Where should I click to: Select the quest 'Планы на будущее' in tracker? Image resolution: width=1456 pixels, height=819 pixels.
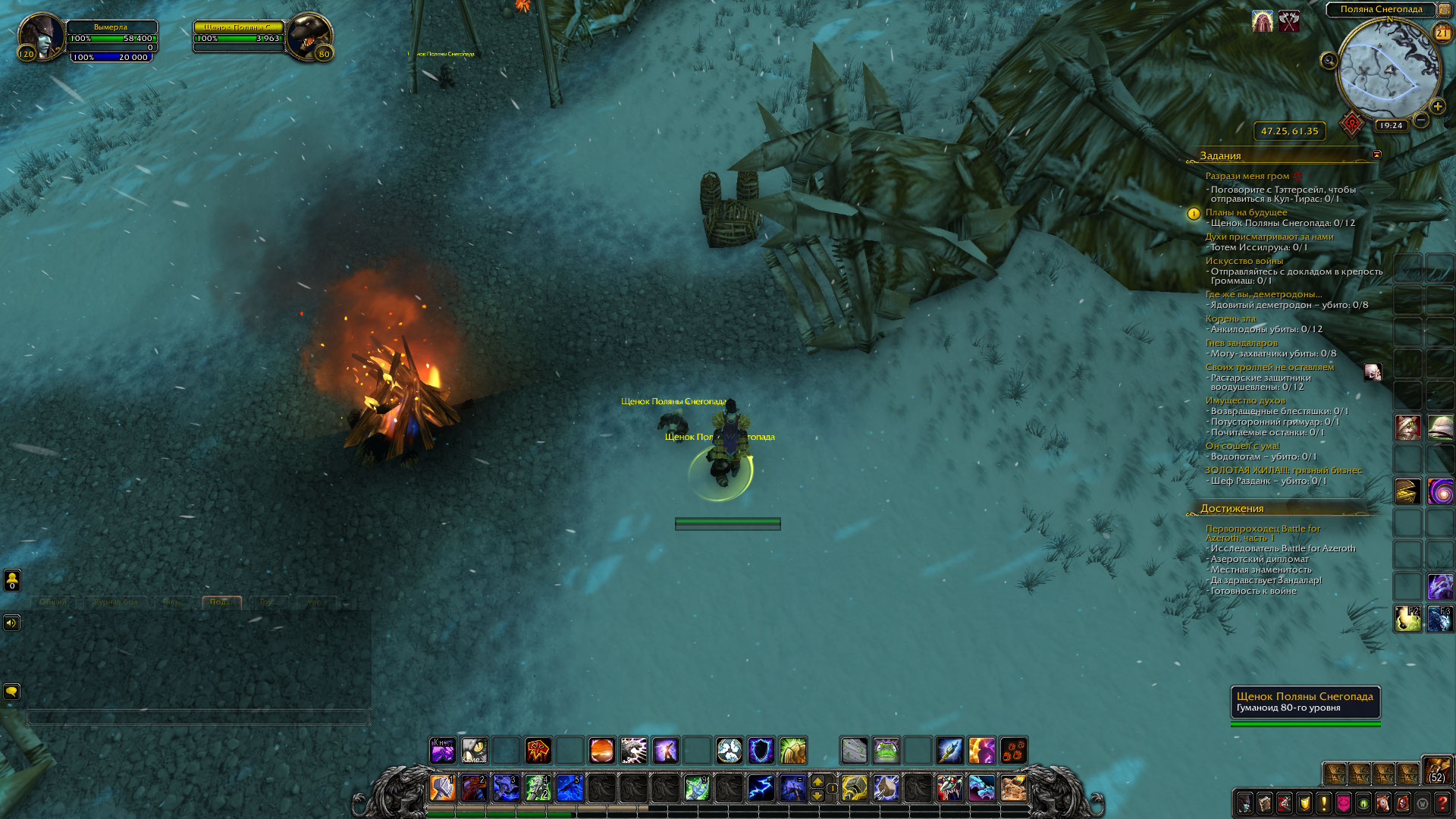(x=1246, y=212)
